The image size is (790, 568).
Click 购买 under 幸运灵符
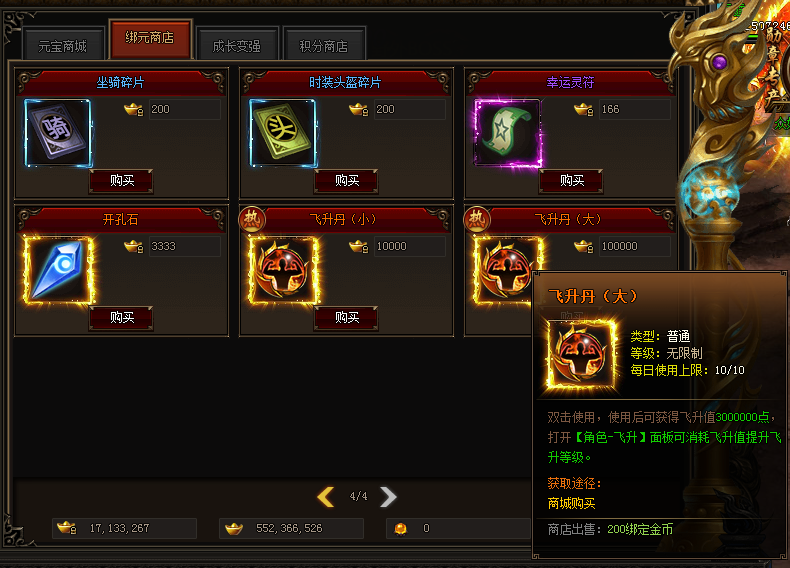[x=571, y=181]
